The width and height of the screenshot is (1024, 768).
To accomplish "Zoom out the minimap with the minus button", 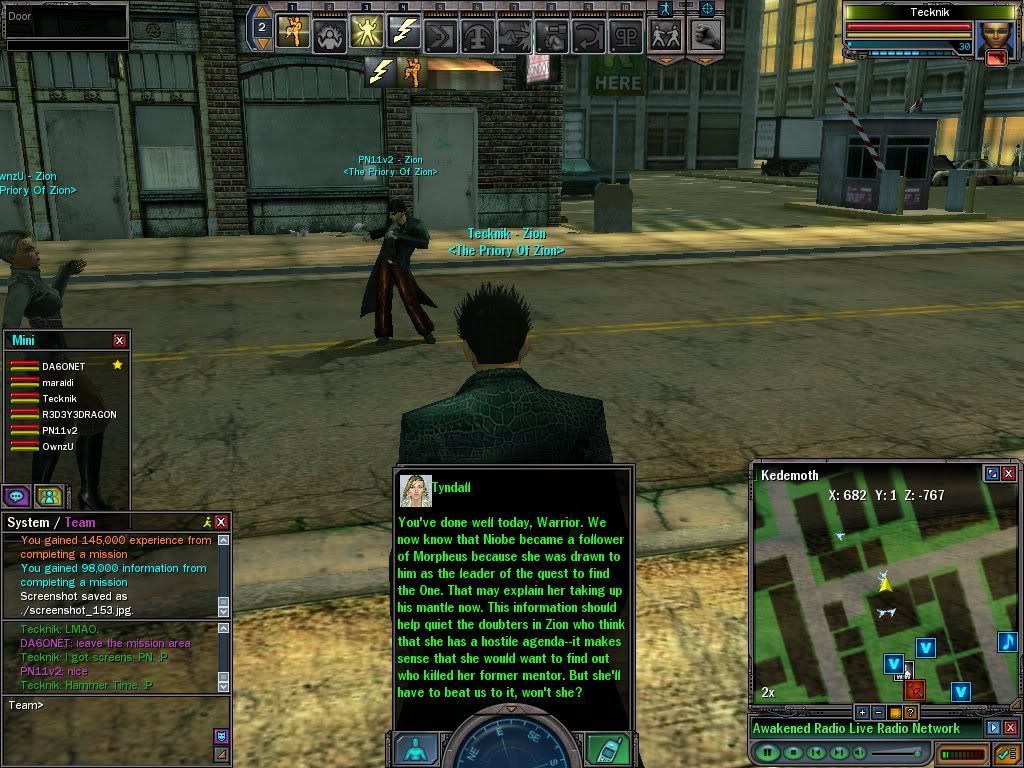I will 878,712.
